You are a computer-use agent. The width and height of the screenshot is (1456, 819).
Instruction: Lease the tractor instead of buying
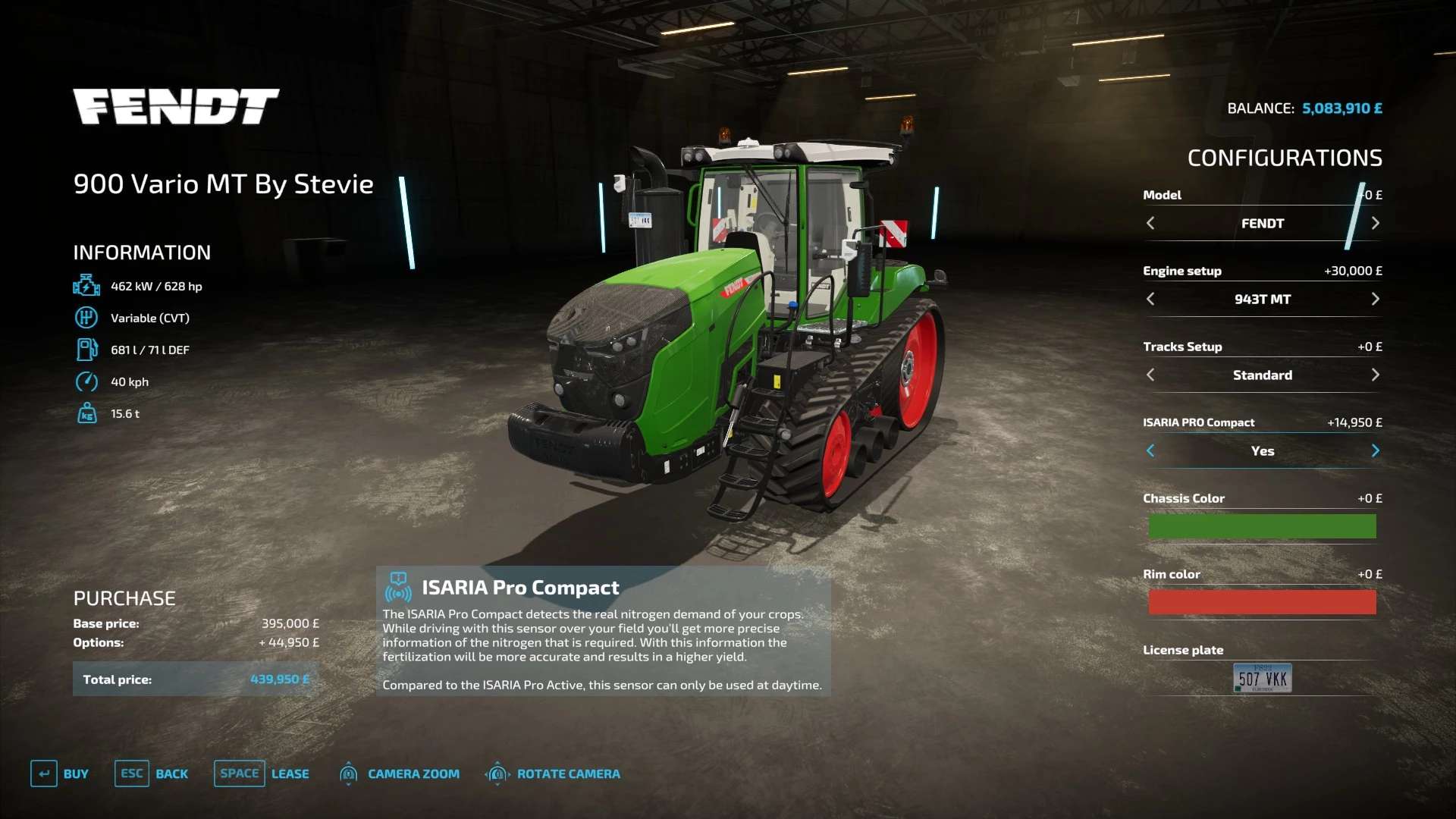tap(262, 773)
